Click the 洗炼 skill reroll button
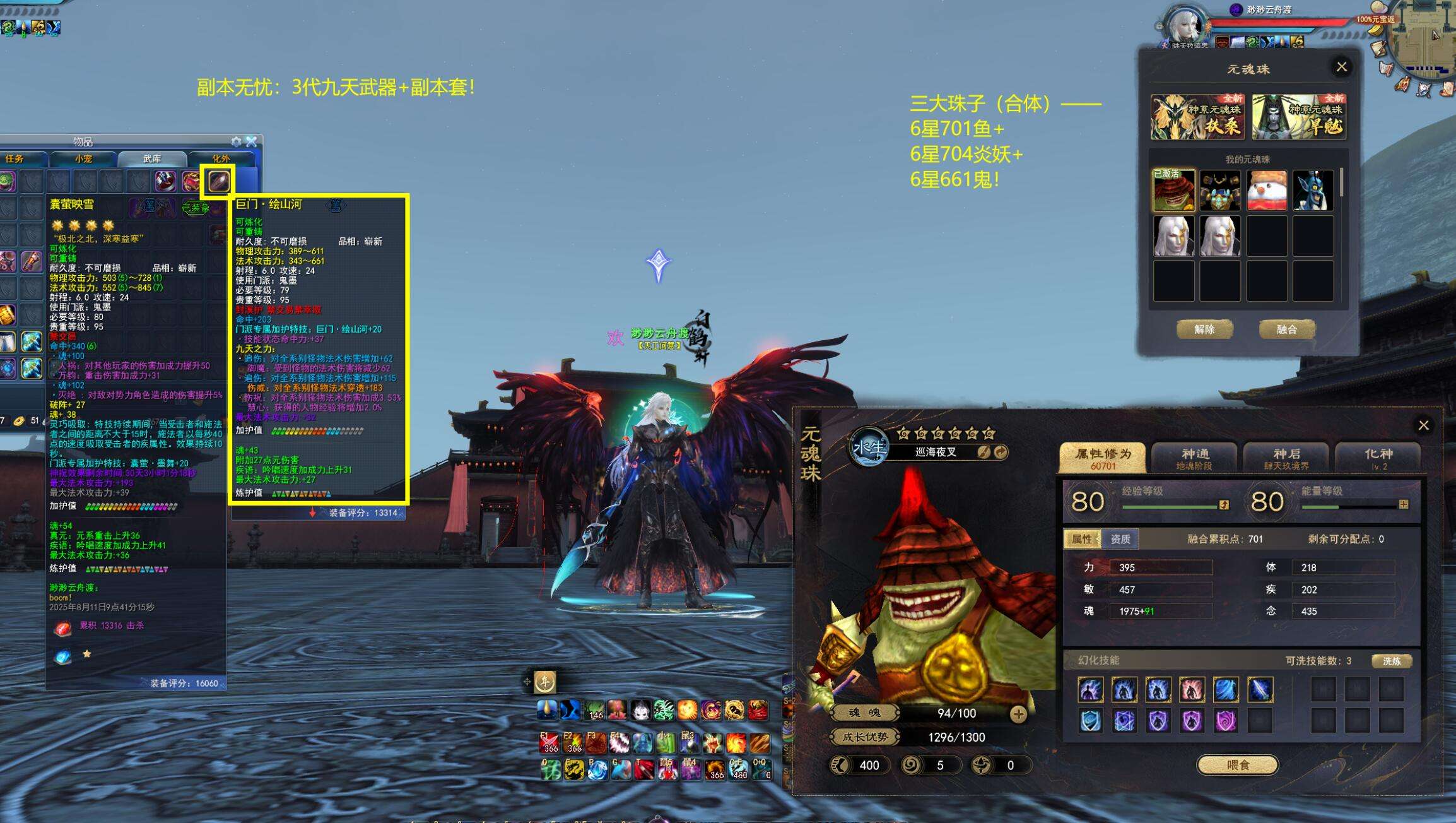 (x=1391, y=661)
